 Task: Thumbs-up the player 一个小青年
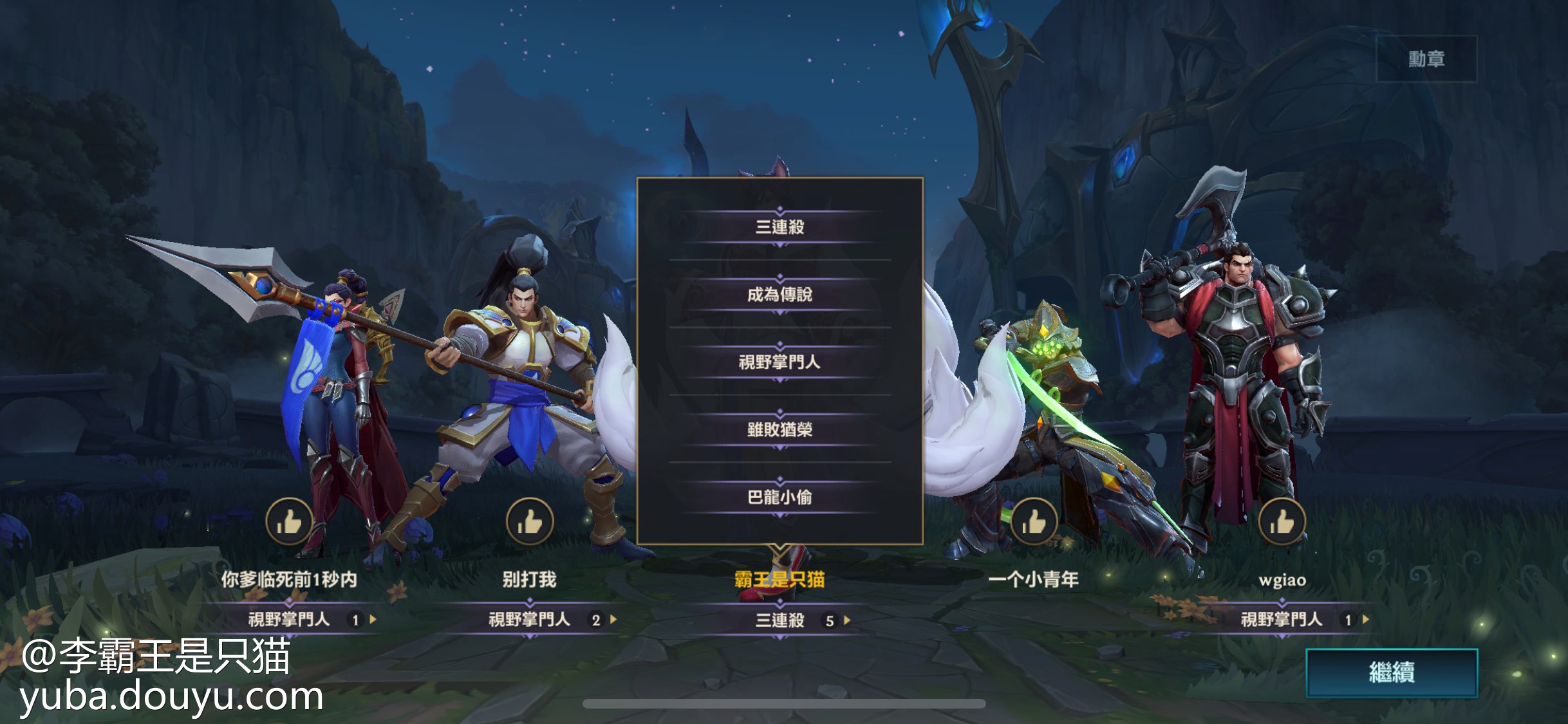[x=1033, y=521]
